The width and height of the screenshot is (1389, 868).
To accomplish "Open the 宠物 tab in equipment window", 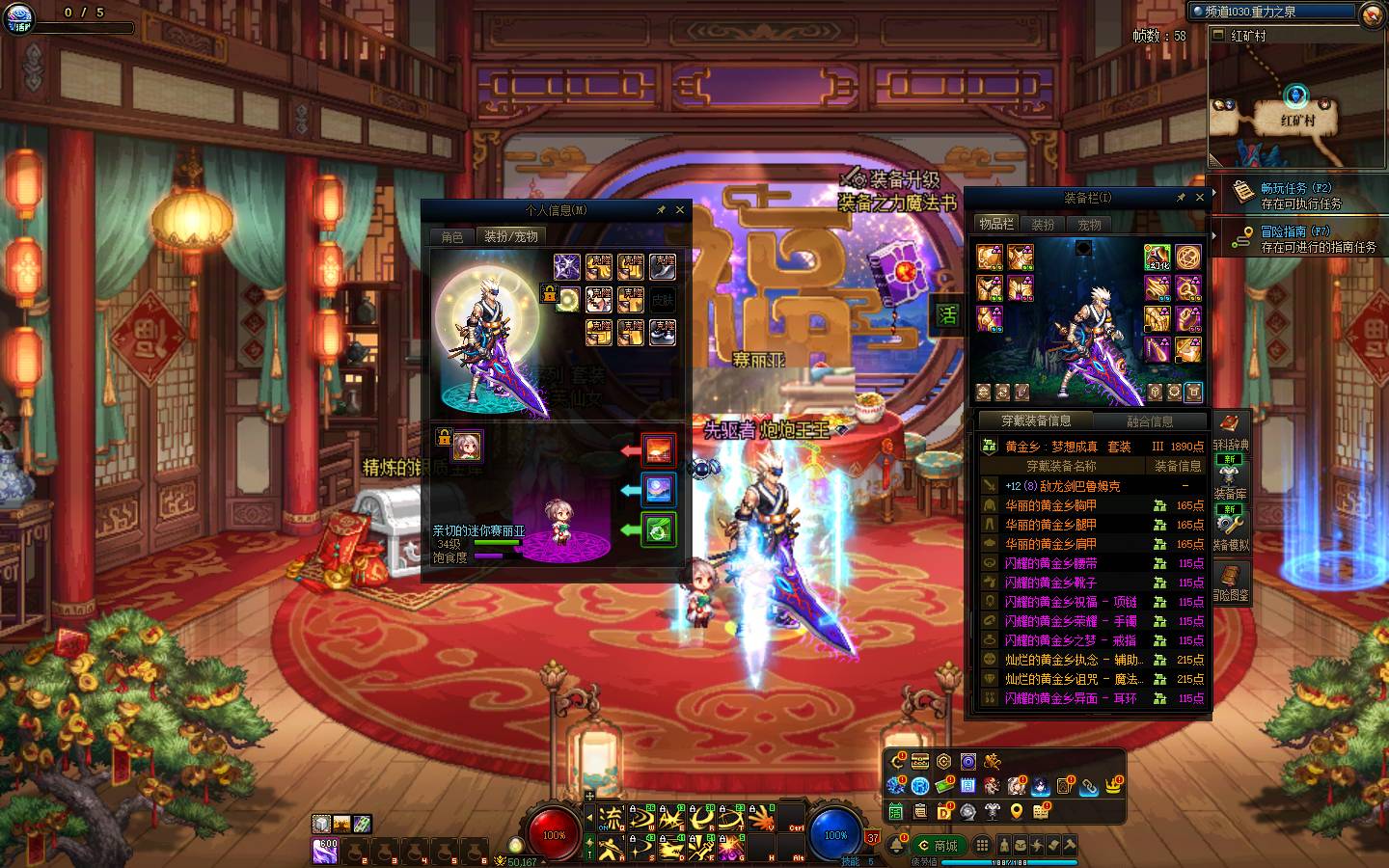I will tap(1090, 225).
